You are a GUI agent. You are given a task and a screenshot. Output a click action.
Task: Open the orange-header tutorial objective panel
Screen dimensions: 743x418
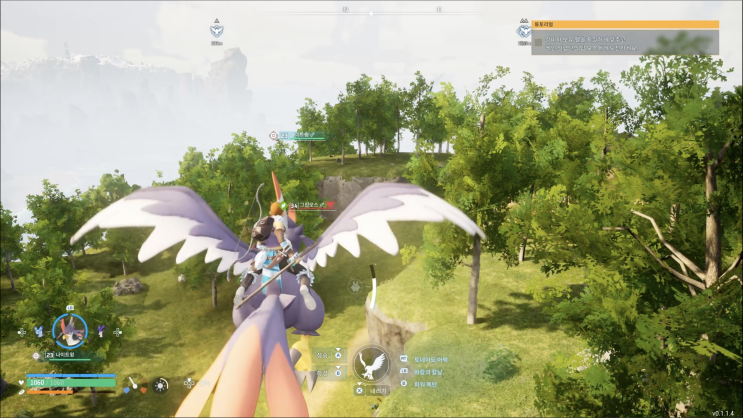coord(625,38)
